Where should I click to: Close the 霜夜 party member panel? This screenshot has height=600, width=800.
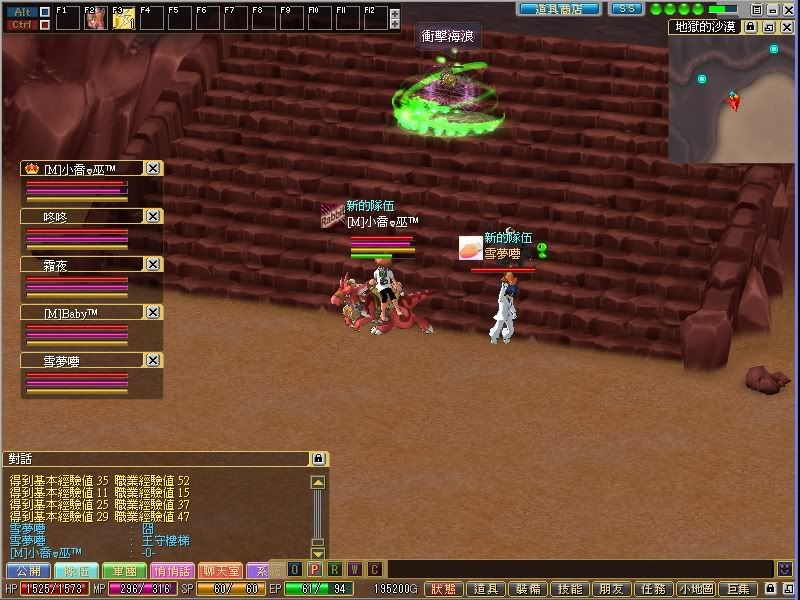(x=153, y=264)
